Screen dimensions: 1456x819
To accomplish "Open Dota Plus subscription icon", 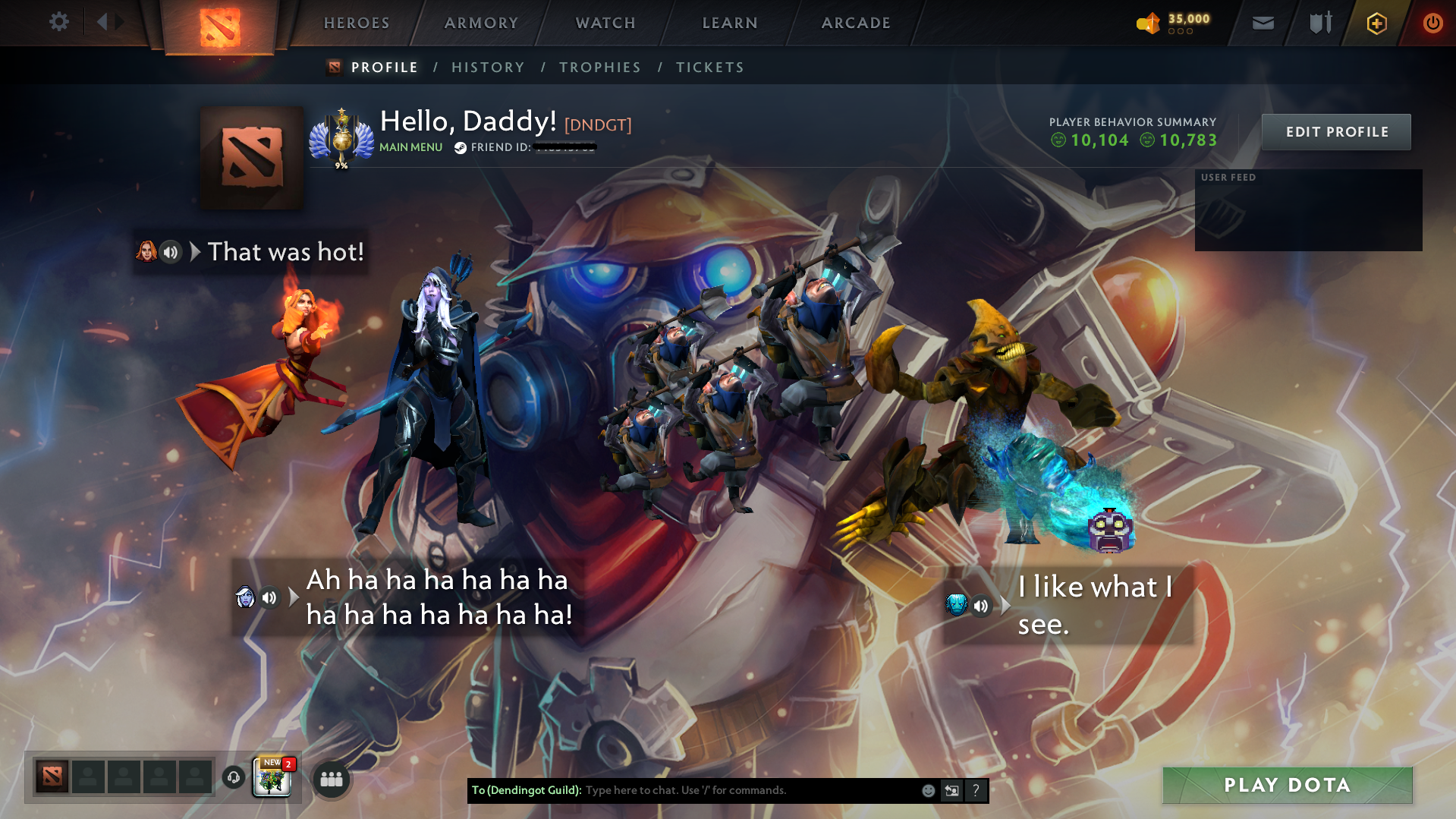I will pyautogui.click(x=1376, y=23).
